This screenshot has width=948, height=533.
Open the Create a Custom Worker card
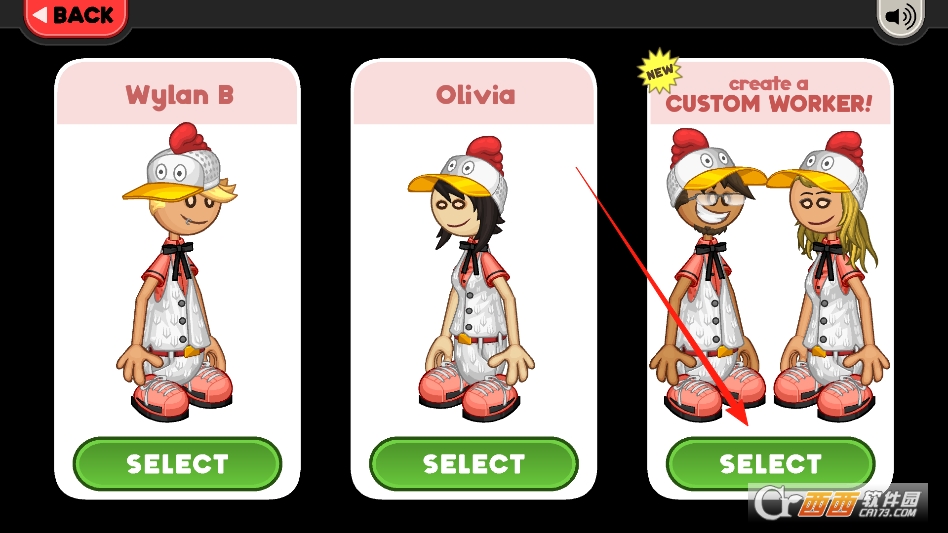click(x=770, y=270)
